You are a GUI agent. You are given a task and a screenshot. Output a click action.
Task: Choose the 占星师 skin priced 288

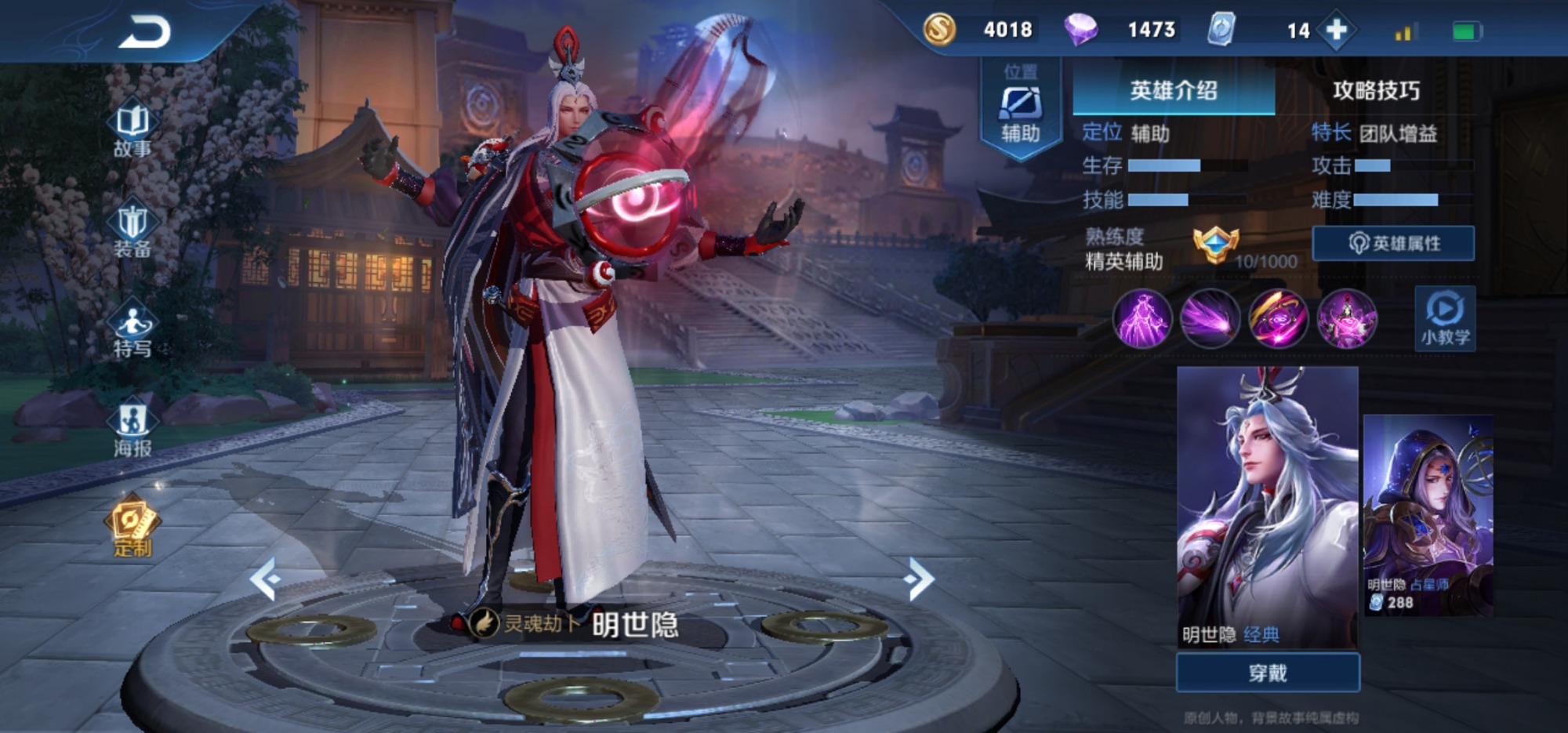click(1428, 515)
